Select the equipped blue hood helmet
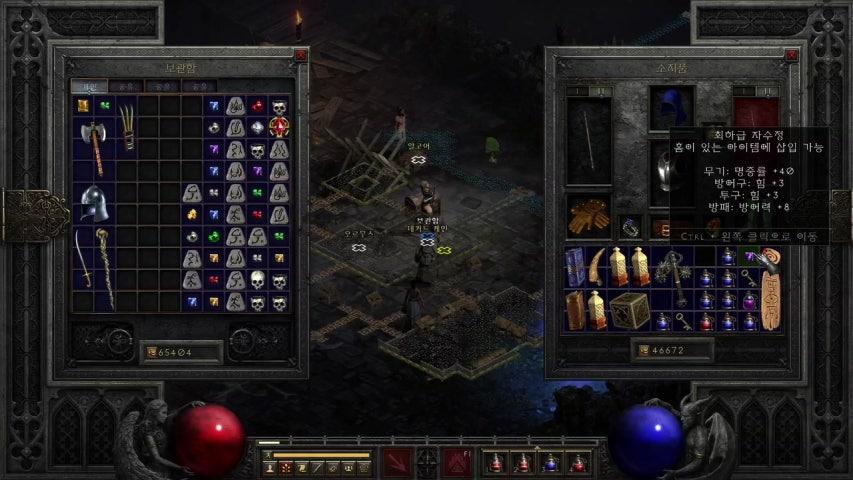Viewport: 853px width, 480px height. pyautogui.click(x=670, y=107)
